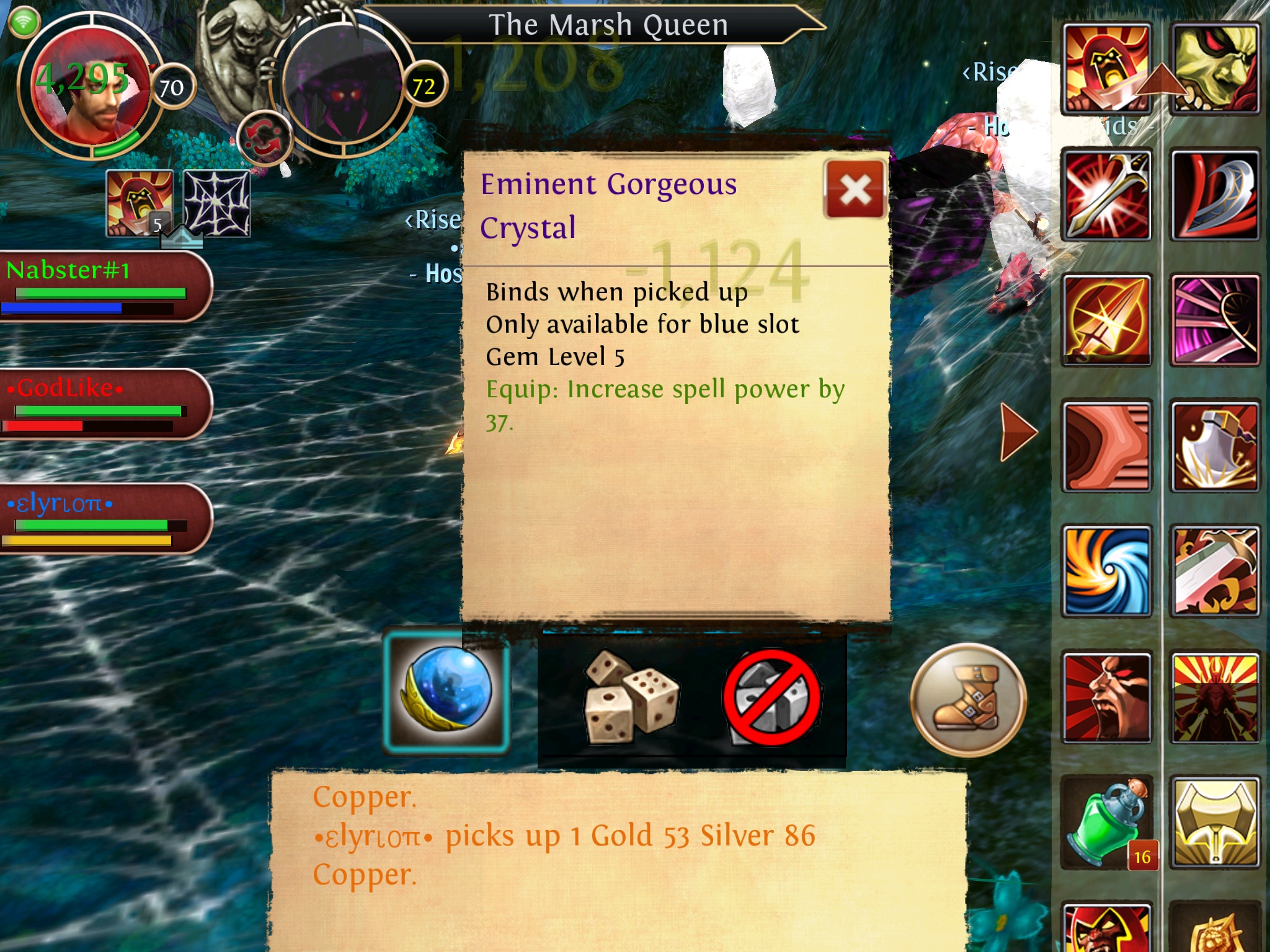Viewport: 1270px width, 952px height.
Task: Roll dice for the loot
Action: (x=631, y=697)
